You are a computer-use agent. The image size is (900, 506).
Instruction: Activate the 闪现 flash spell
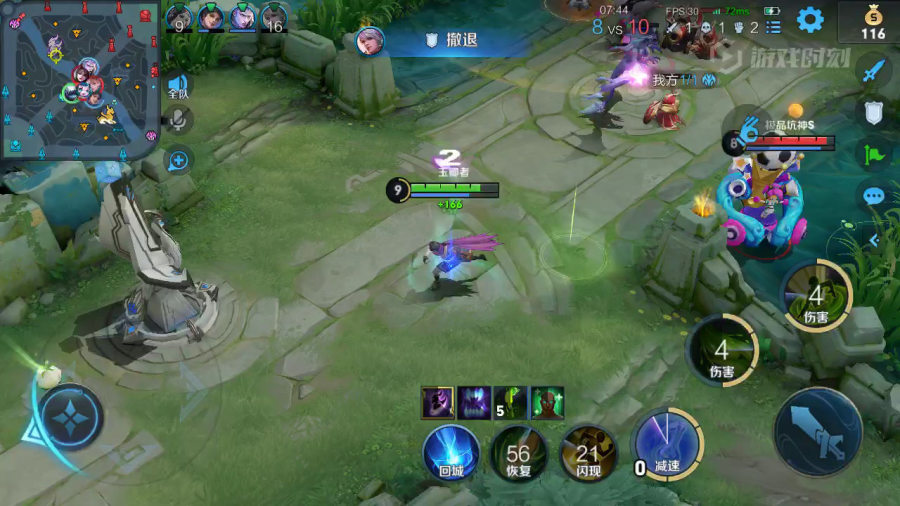587,452
